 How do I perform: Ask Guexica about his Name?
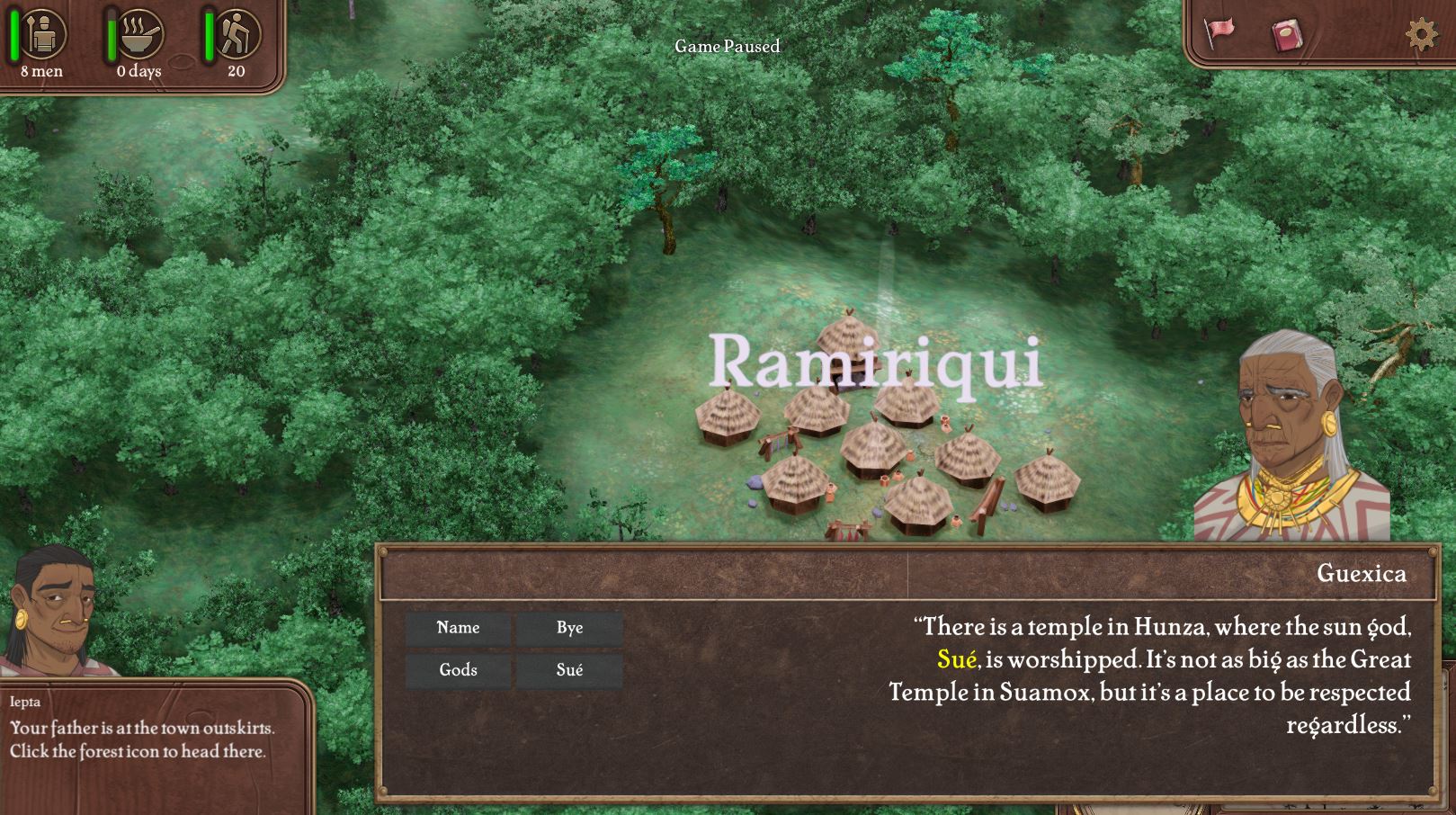458,628
